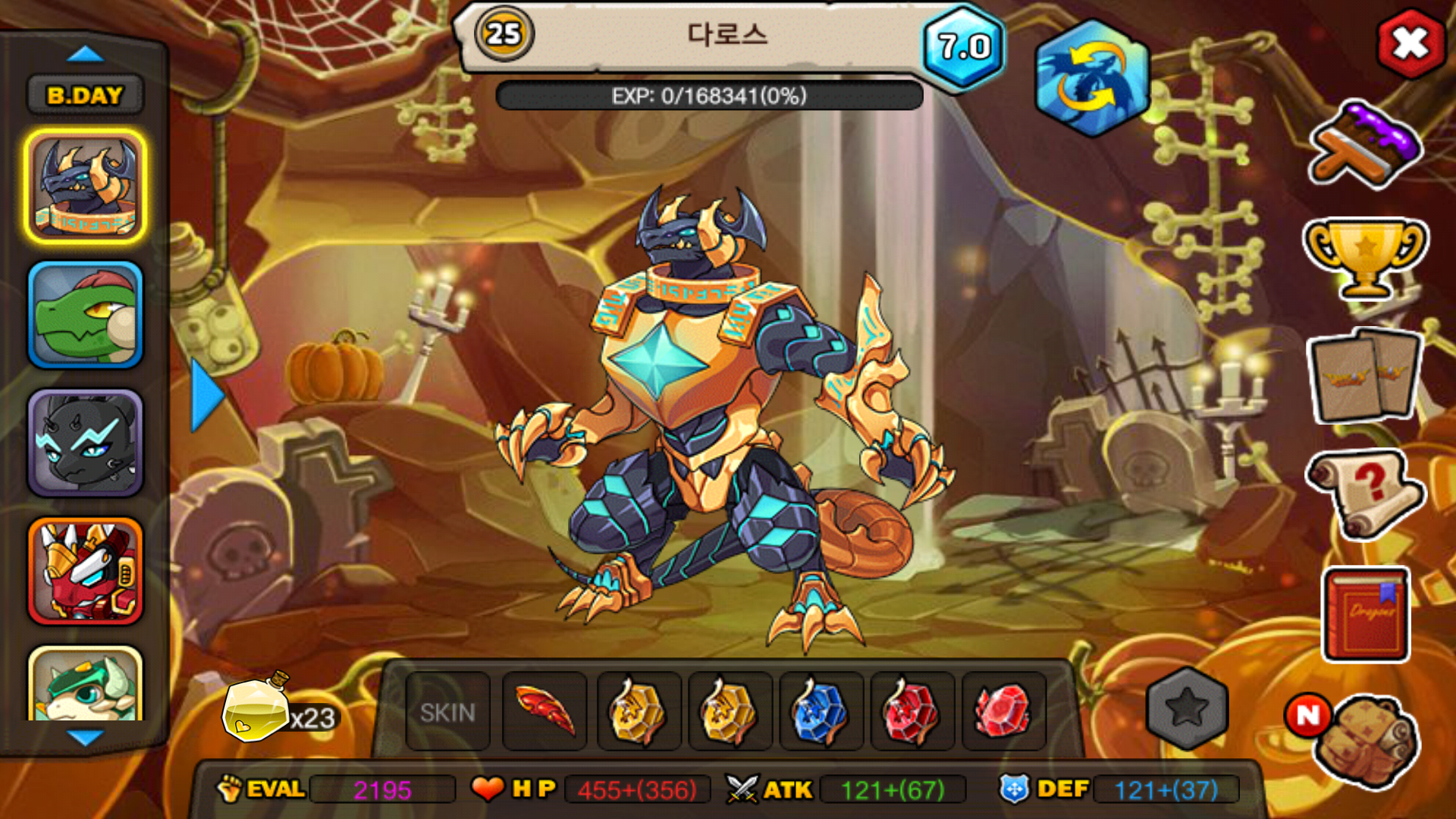Expand the side panel with blue arrow
The image size is (1456, 819).
coord(206,395)
